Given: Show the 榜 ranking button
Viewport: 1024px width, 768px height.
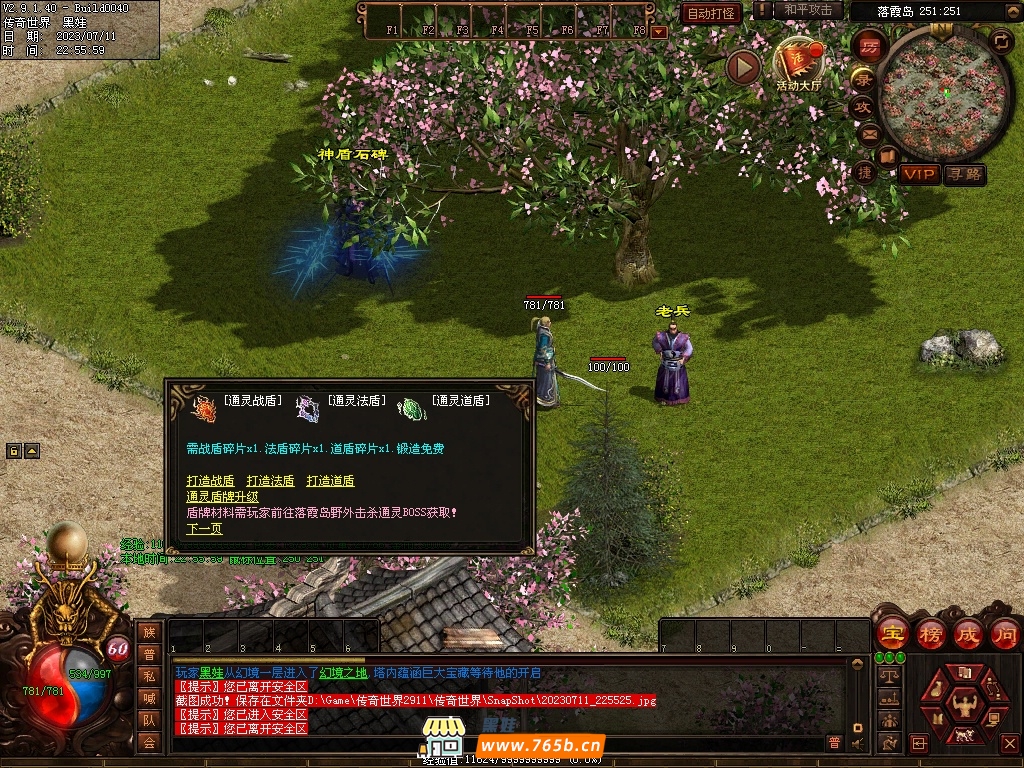Looking at the screenshot, I should [x=930, y=634].
